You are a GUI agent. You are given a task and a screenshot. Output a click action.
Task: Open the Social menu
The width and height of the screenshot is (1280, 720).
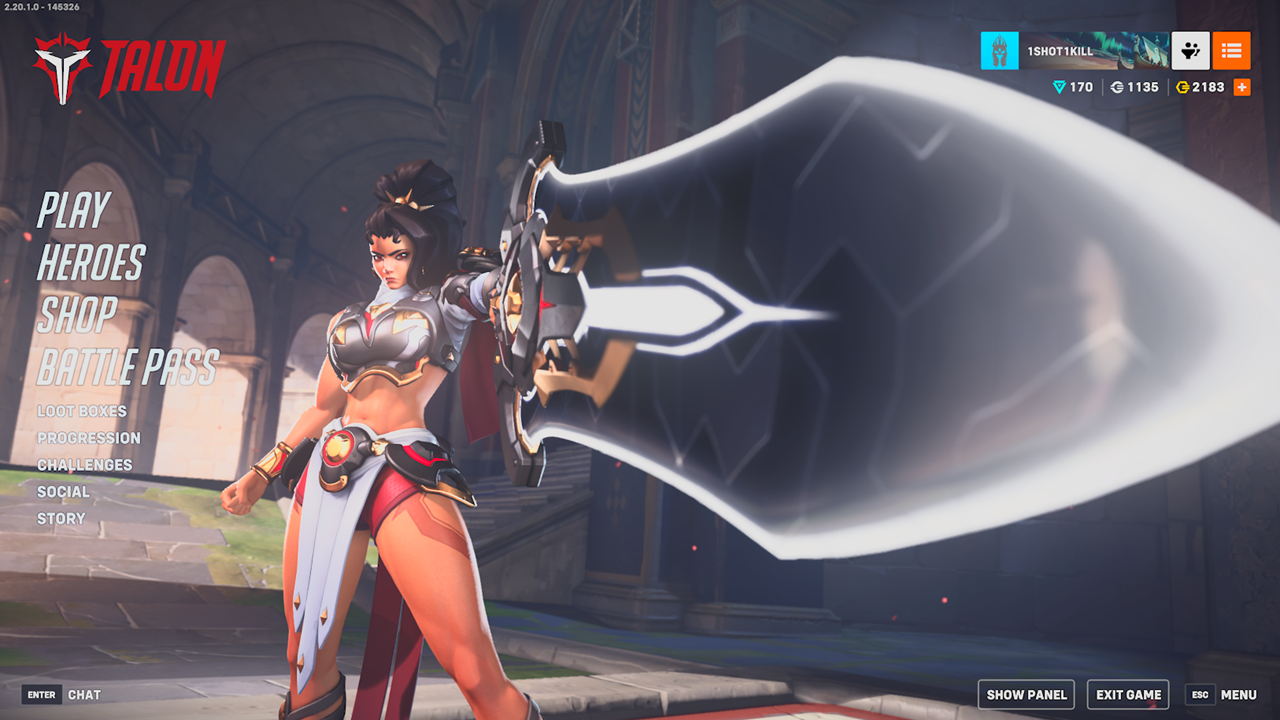coord(63,492)
